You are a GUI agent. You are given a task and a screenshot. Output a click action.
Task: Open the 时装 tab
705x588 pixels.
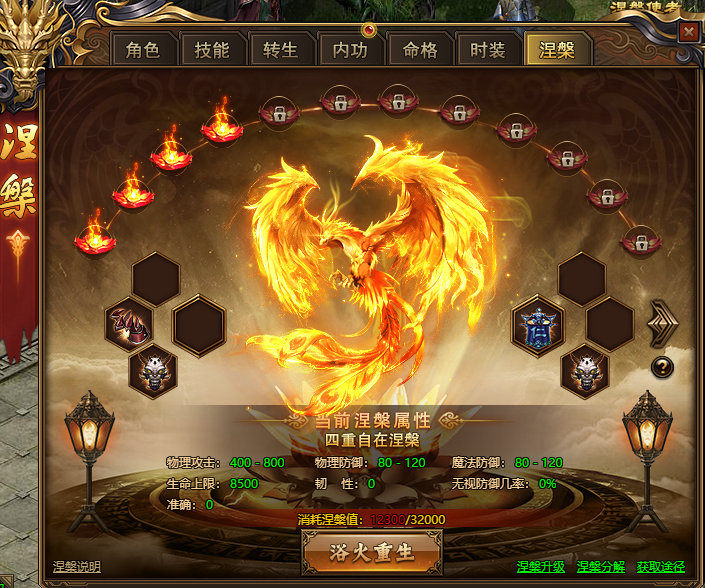(x=487, y=50)
